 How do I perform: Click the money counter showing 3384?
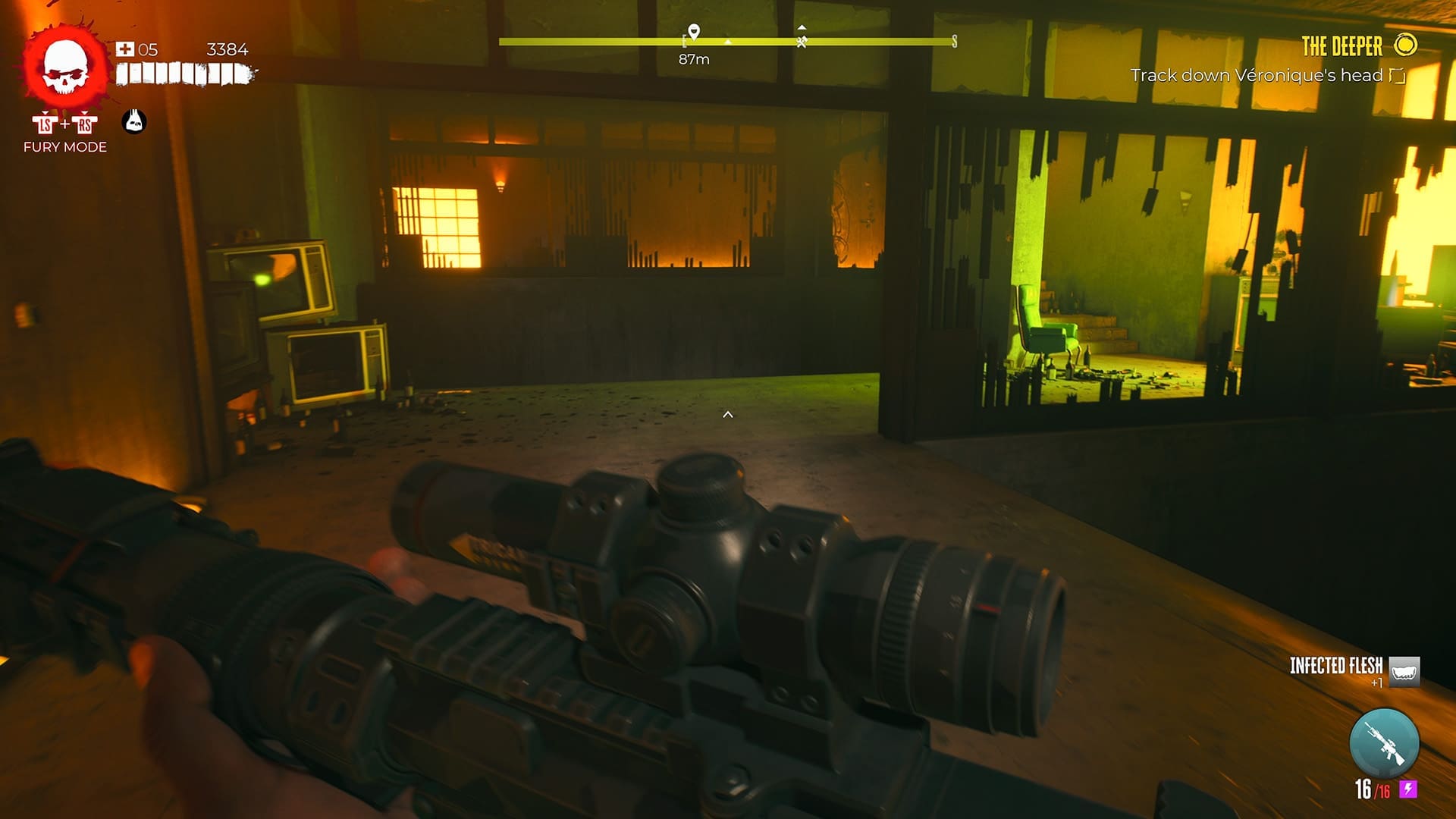point(226,50)
